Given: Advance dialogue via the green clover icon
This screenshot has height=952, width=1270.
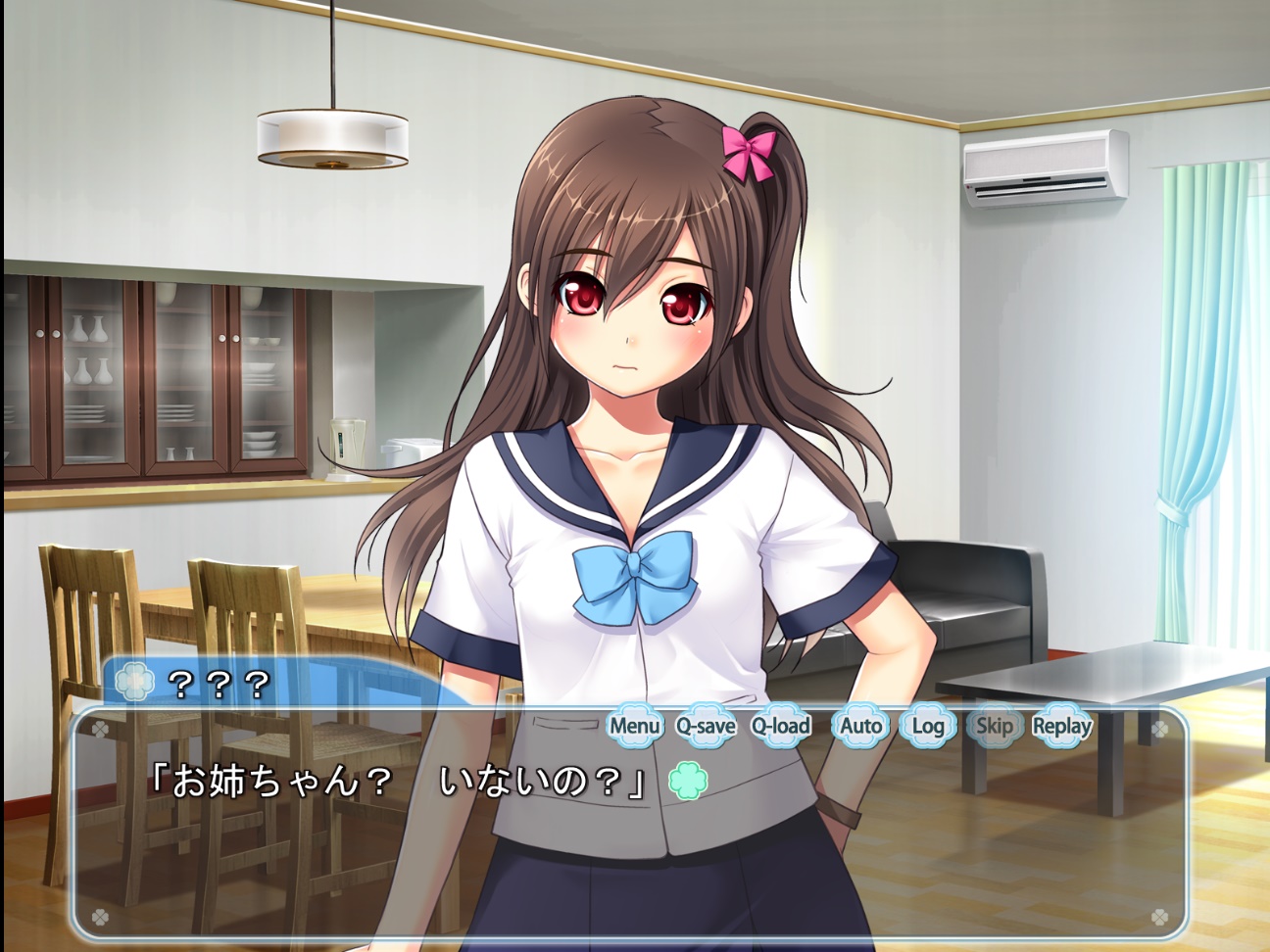Looking at the screenshot, I should [x=688, y=781].
